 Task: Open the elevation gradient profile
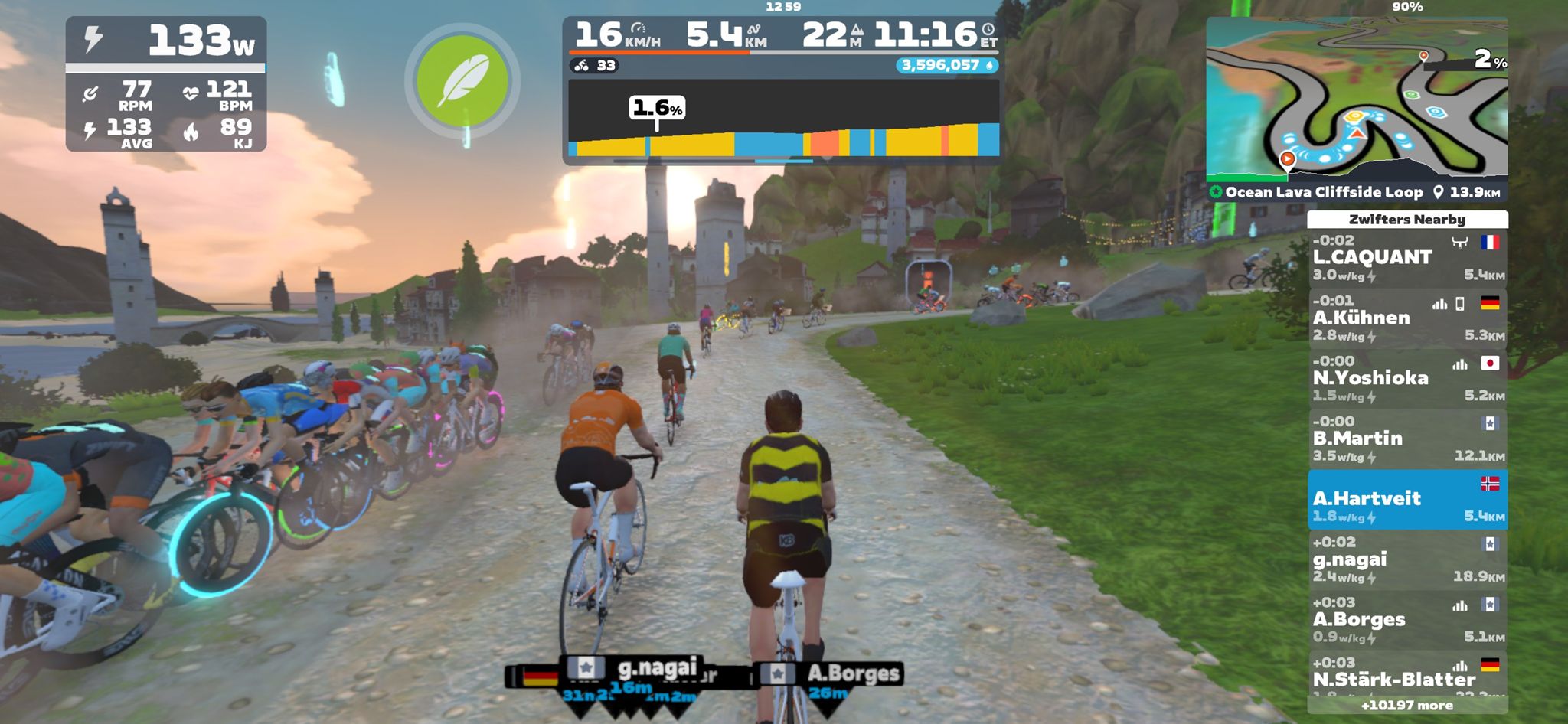tap(782, 122)
